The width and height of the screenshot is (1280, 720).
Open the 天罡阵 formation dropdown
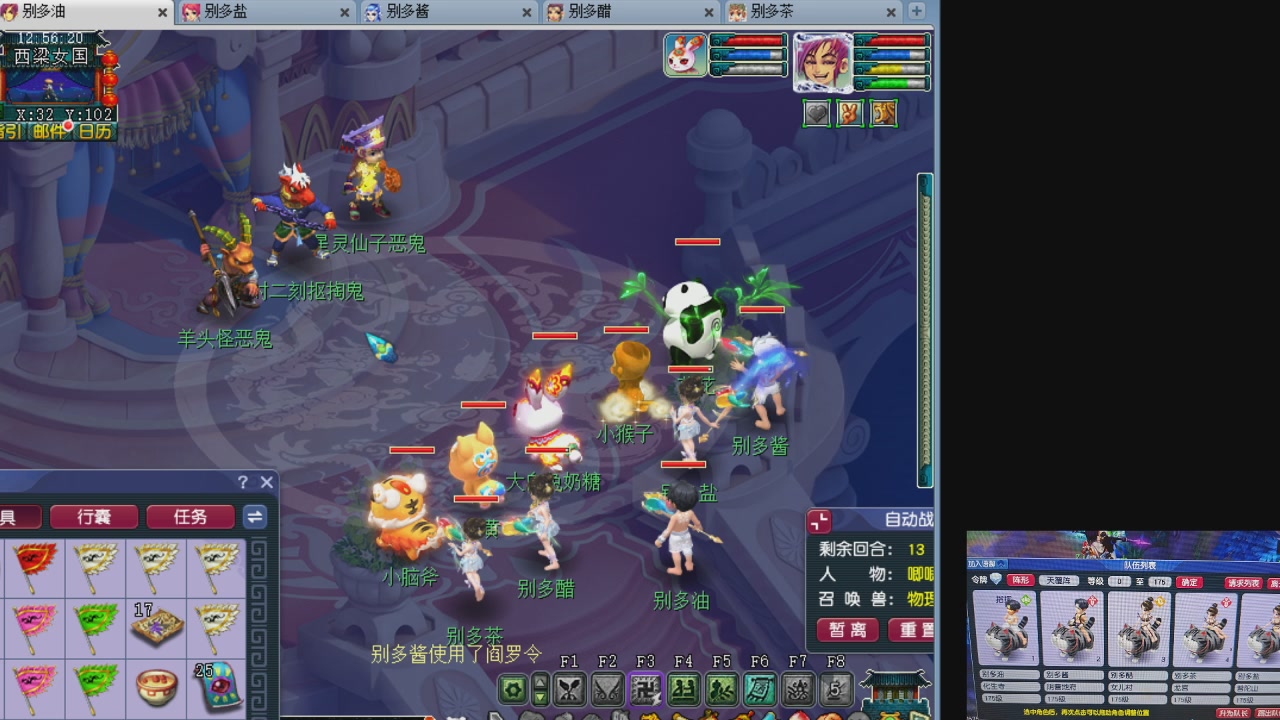click(1061, 580)
